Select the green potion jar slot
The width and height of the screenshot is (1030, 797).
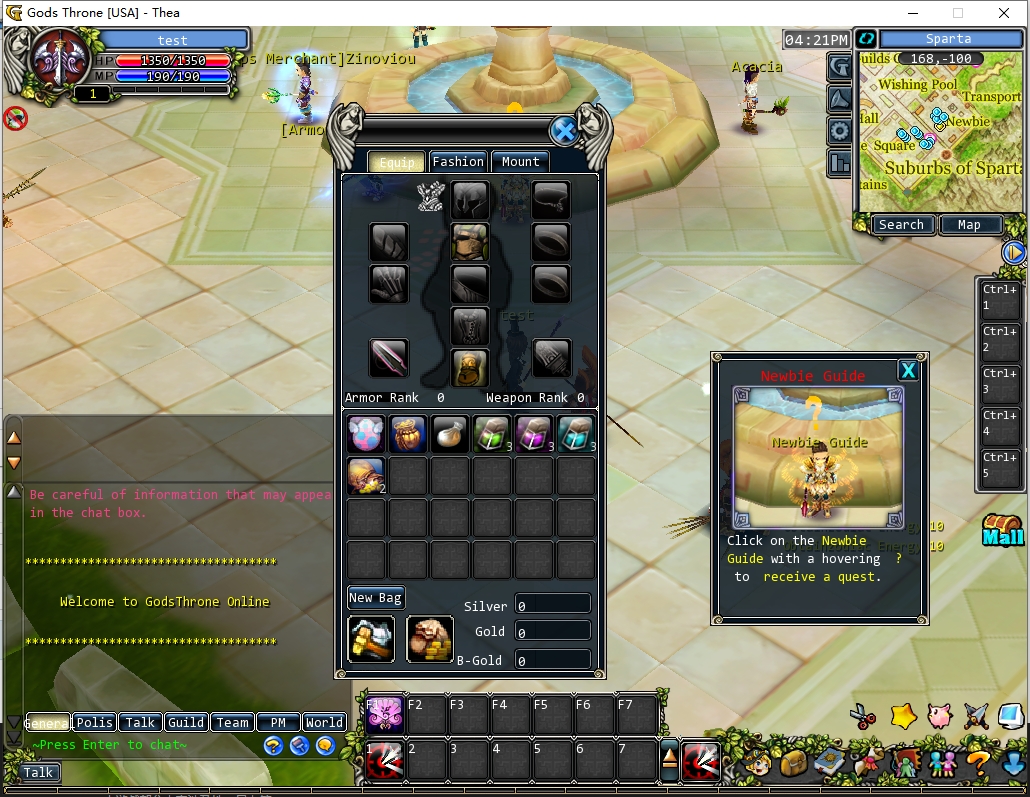492,434
